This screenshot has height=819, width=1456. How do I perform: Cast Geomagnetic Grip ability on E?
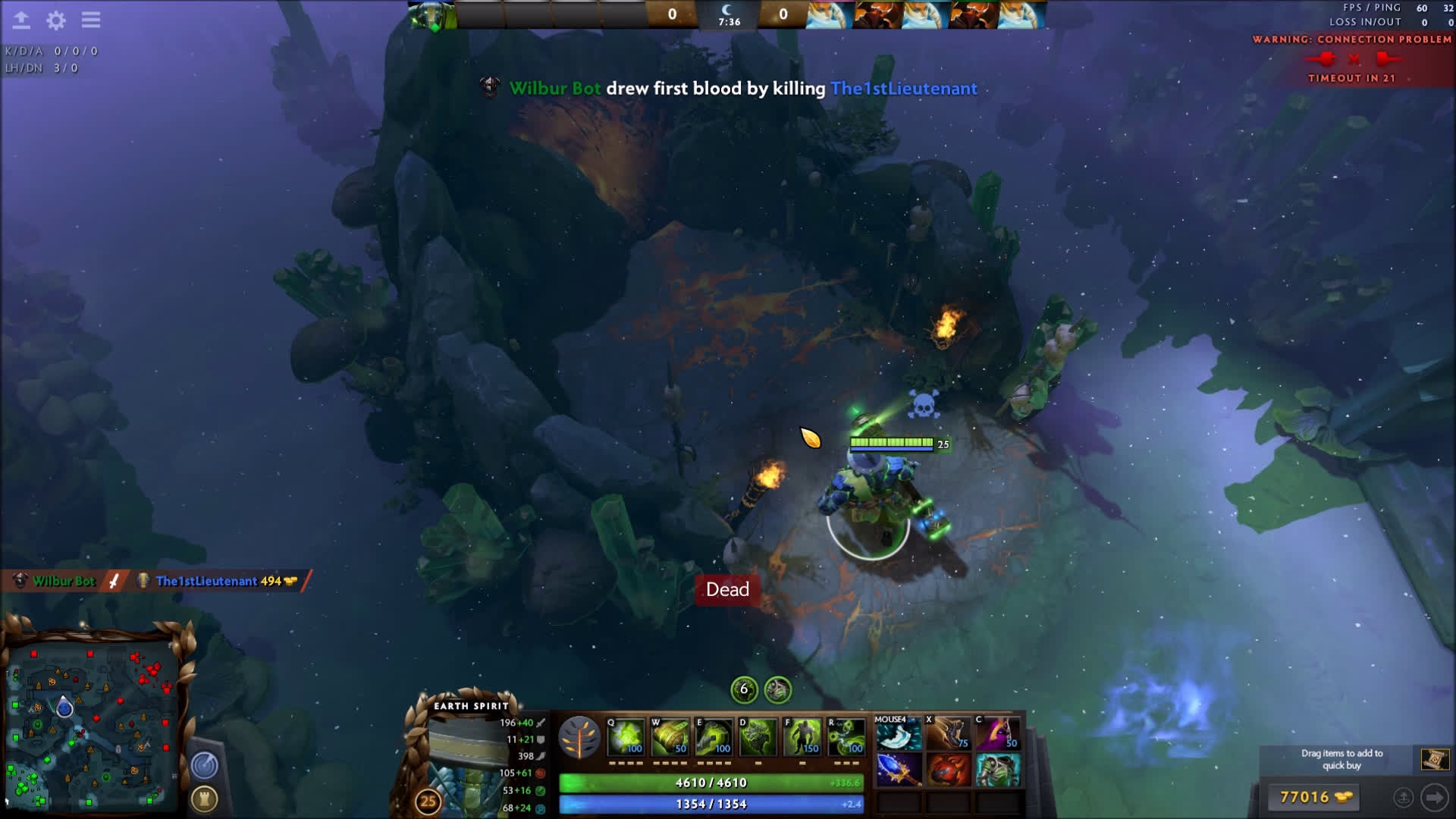pos(714,737)
